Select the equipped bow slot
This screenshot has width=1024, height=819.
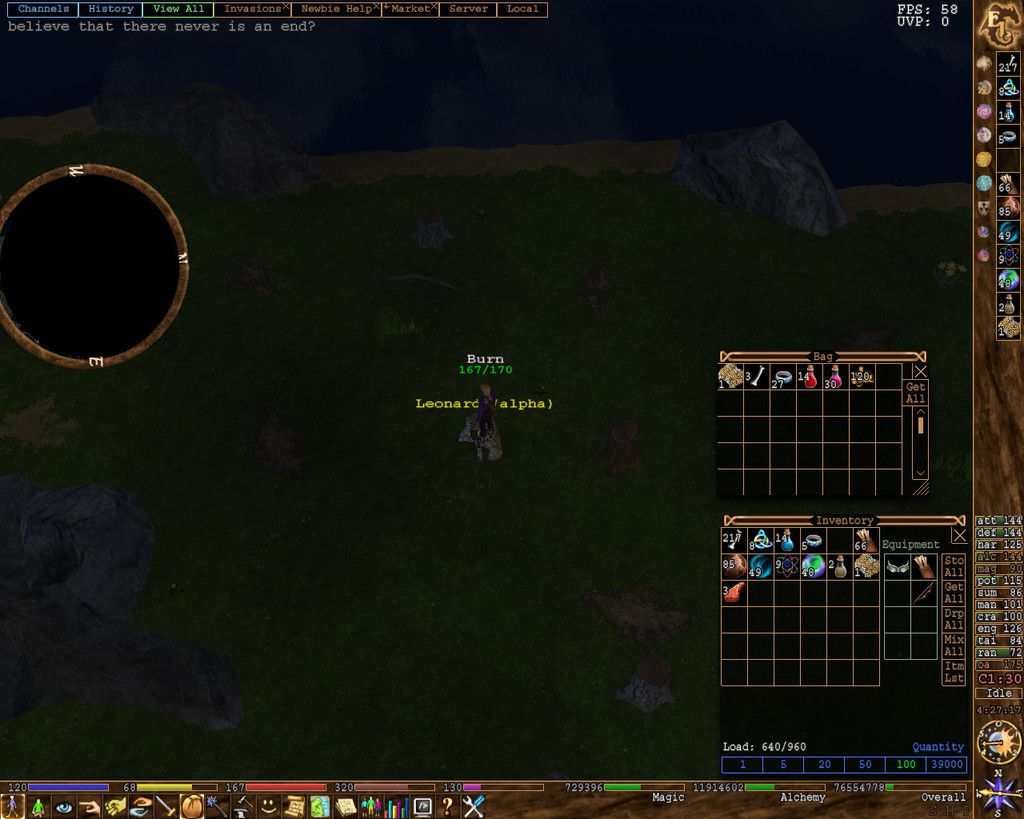[923, 593]
